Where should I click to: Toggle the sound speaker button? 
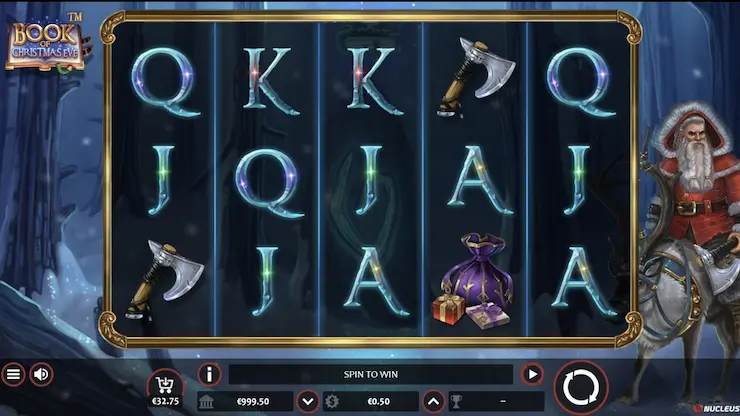tap(41, 375)
